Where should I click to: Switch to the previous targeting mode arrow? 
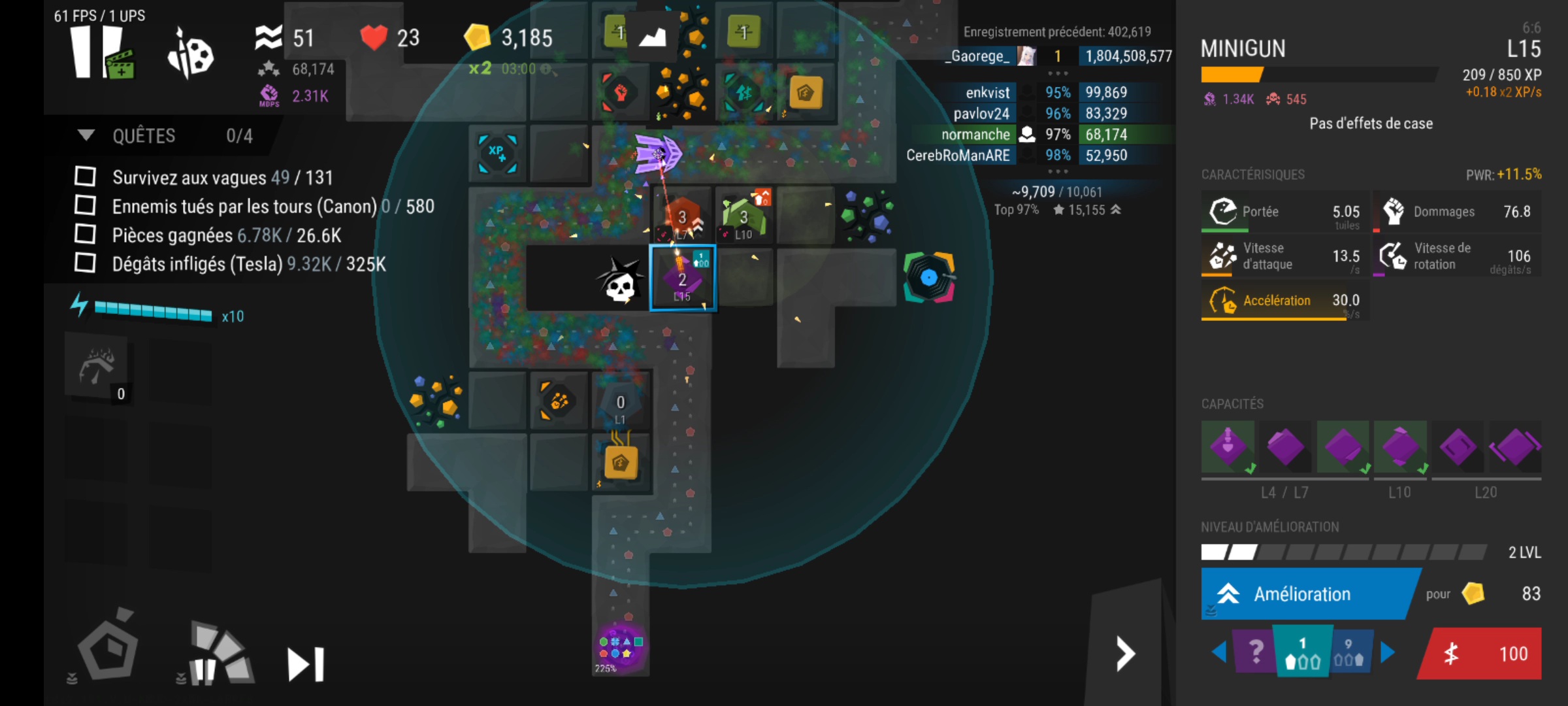[x=1218, y=652]
